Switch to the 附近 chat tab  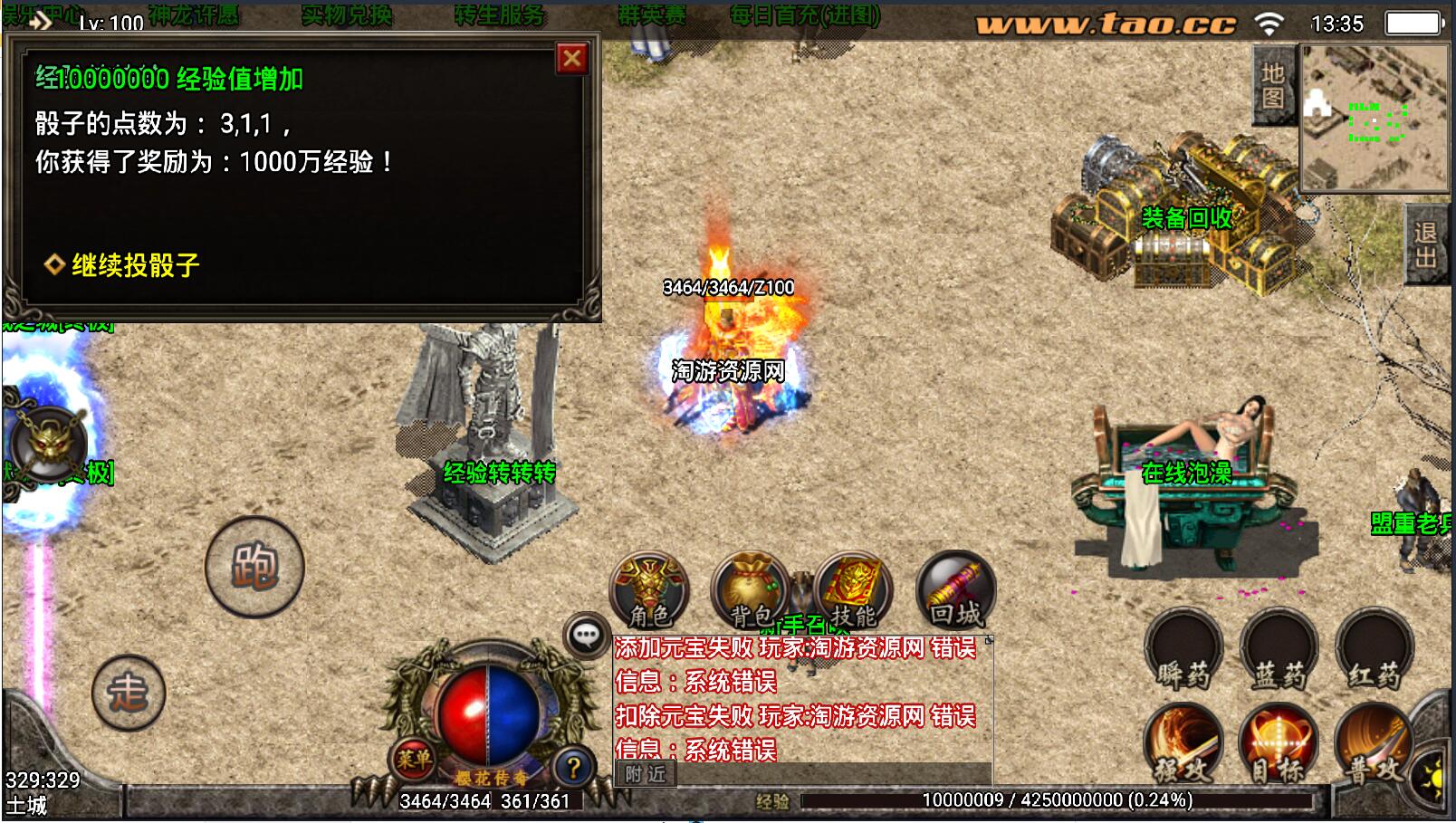click(647, 775)
